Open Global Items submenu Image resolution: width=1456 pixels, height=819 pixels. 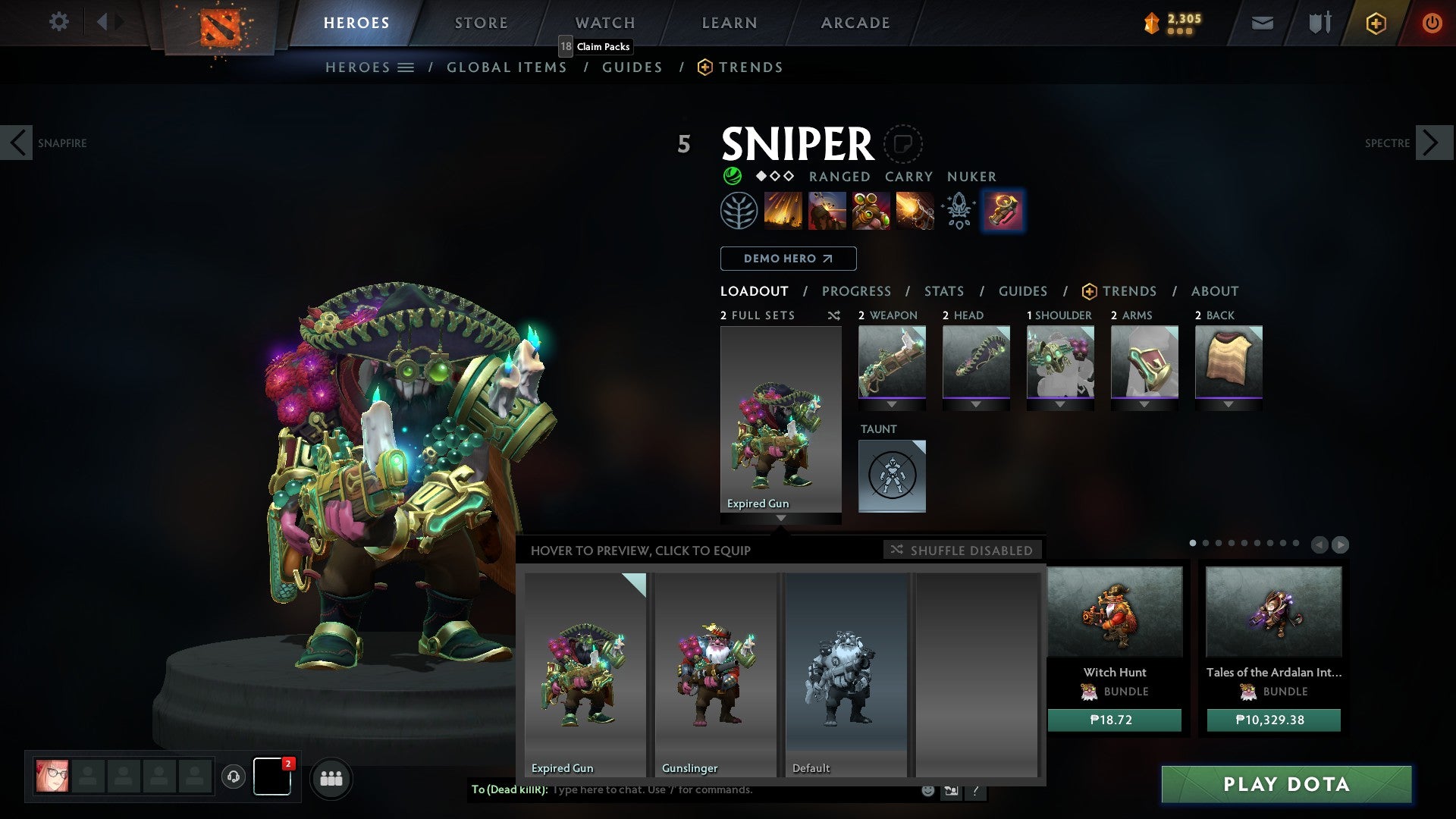point(507,67)
